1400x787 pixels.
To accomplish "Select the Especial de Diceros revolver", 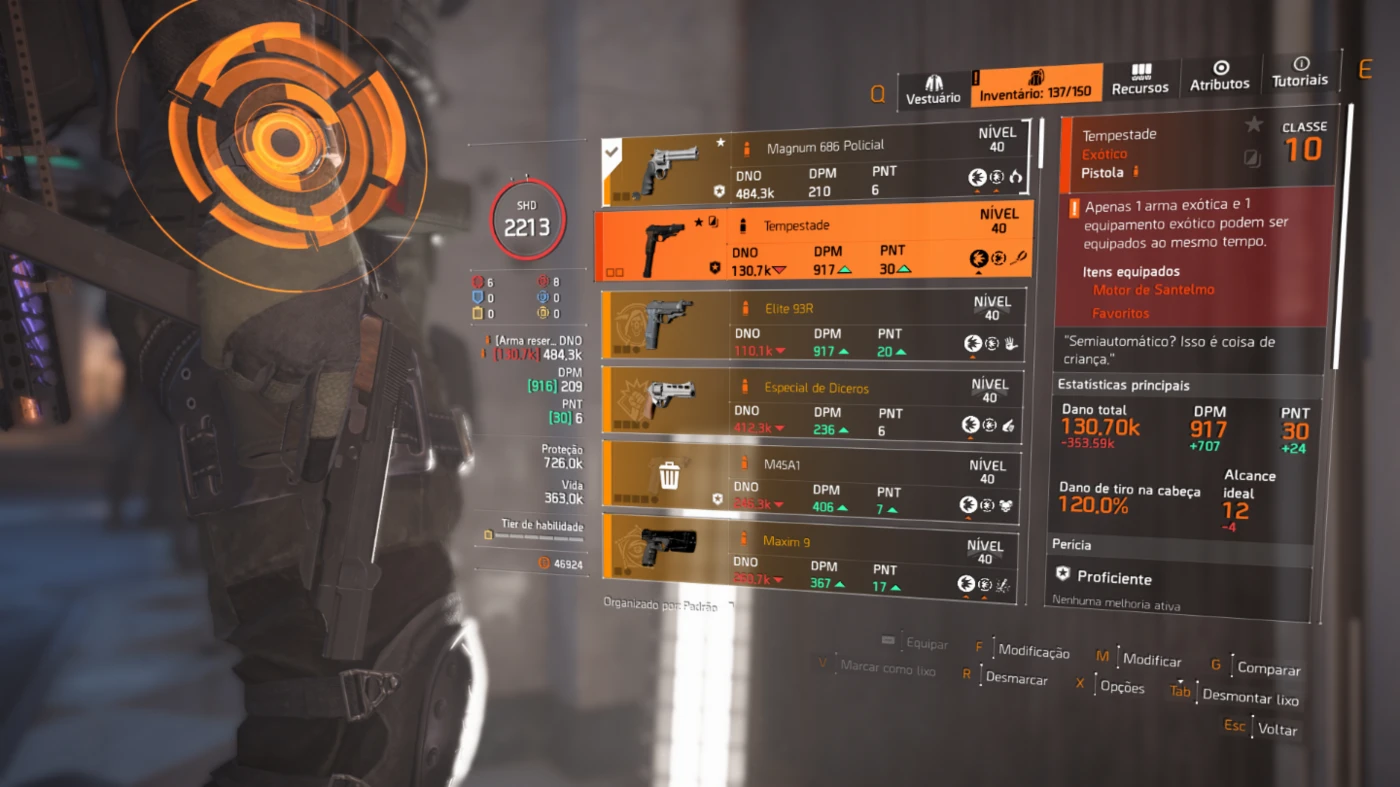I will tap(812, 403).
